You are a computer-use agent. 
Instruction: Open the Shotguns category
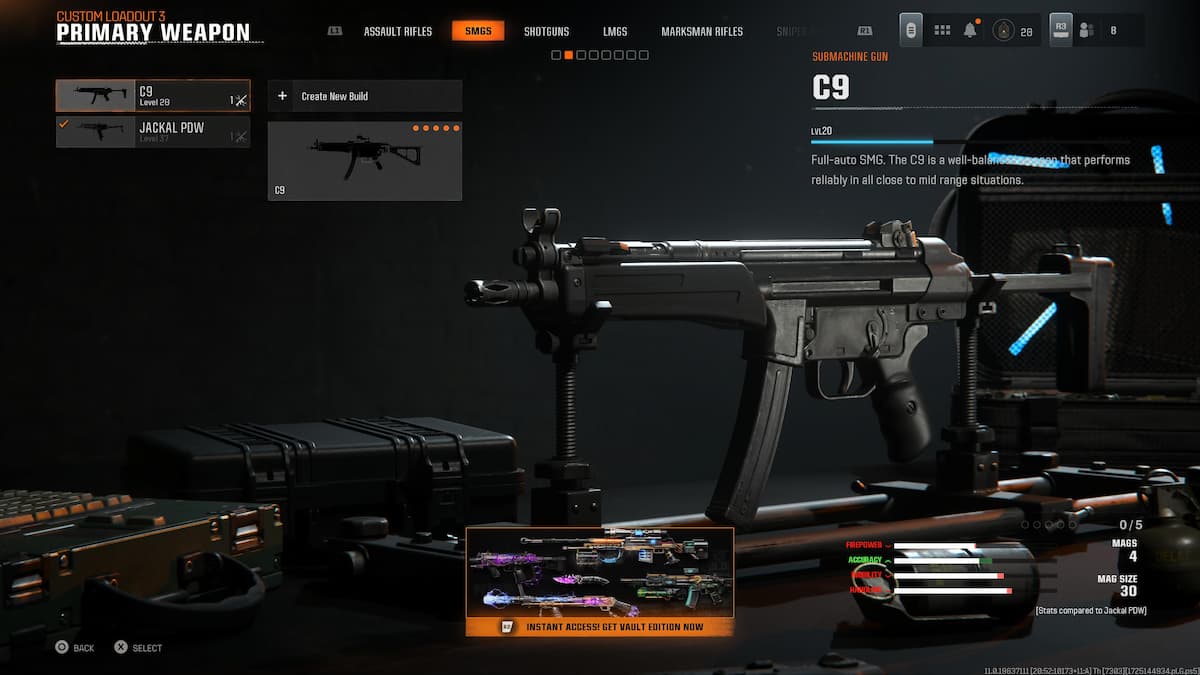(x=546, y=31)
